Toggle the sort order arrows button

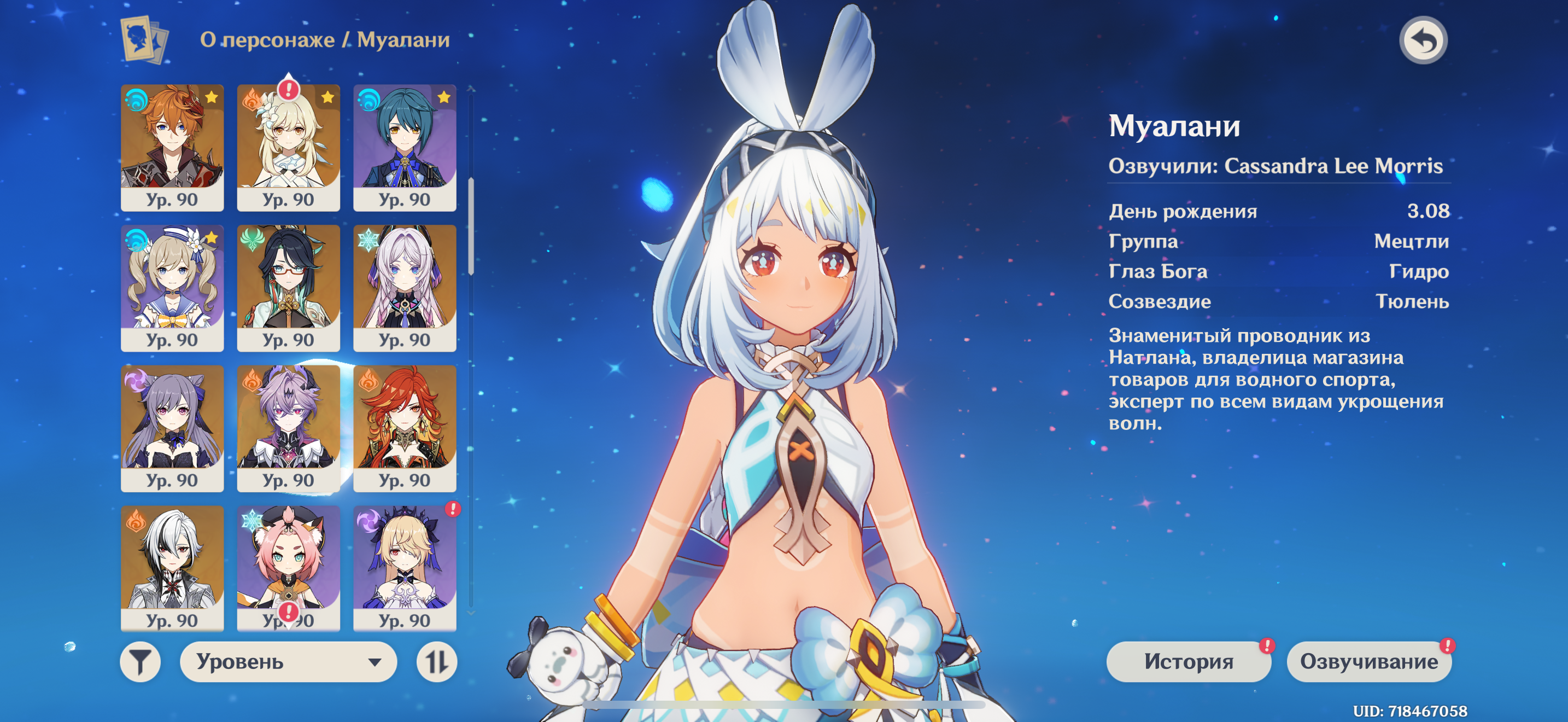tap(436, 661)
